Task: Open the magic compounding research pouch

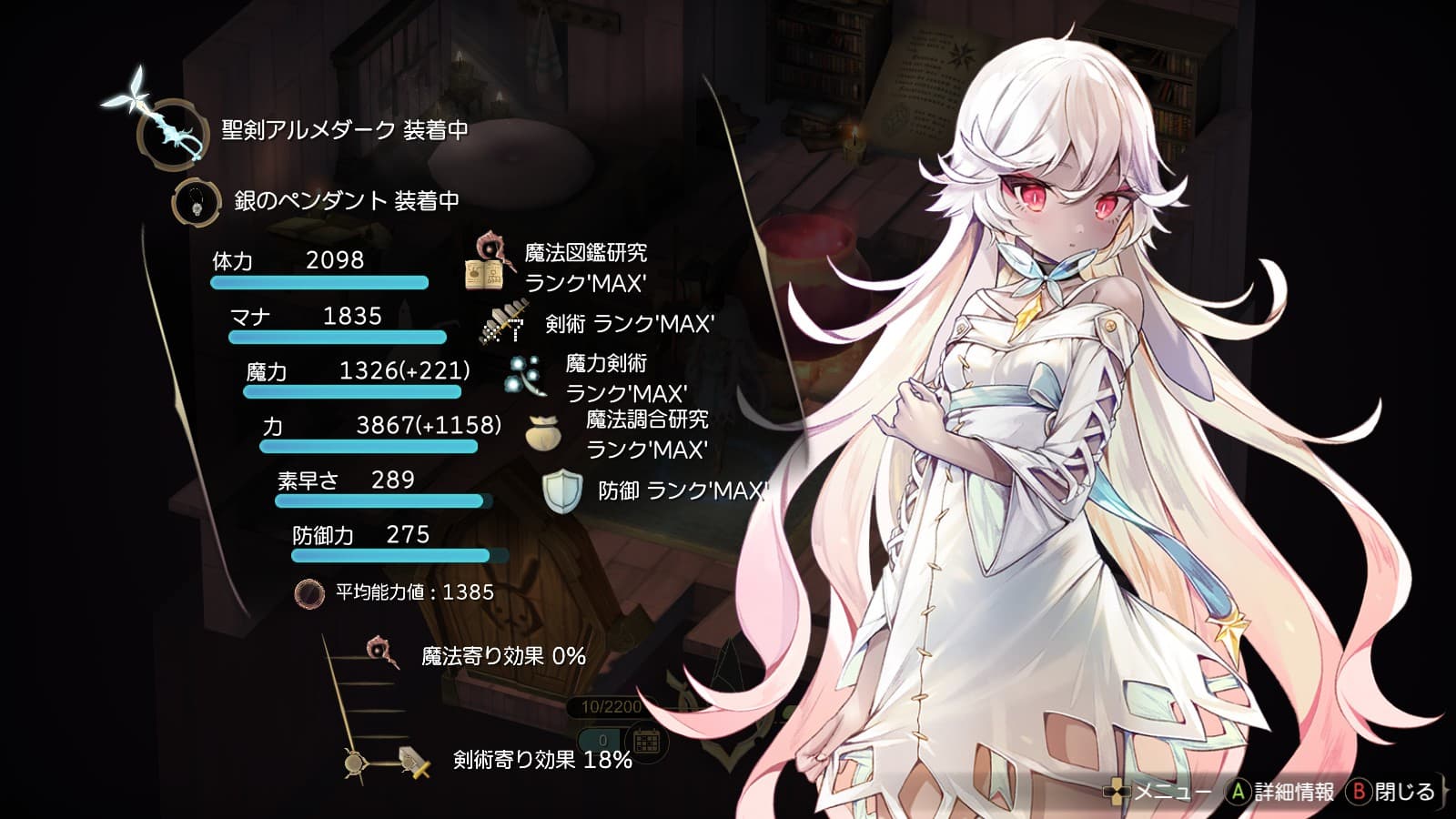Action: 543,433
